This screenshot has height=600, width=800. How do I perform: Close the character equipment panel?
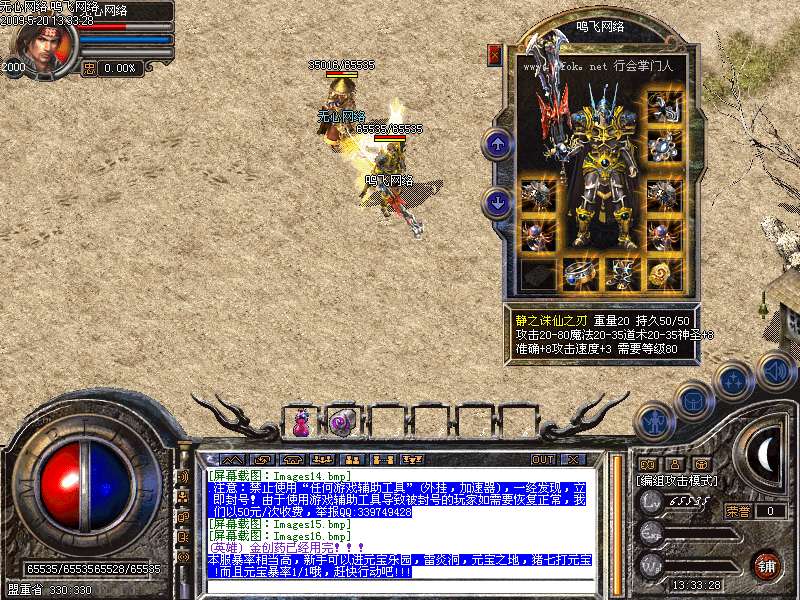pos(494,55)
